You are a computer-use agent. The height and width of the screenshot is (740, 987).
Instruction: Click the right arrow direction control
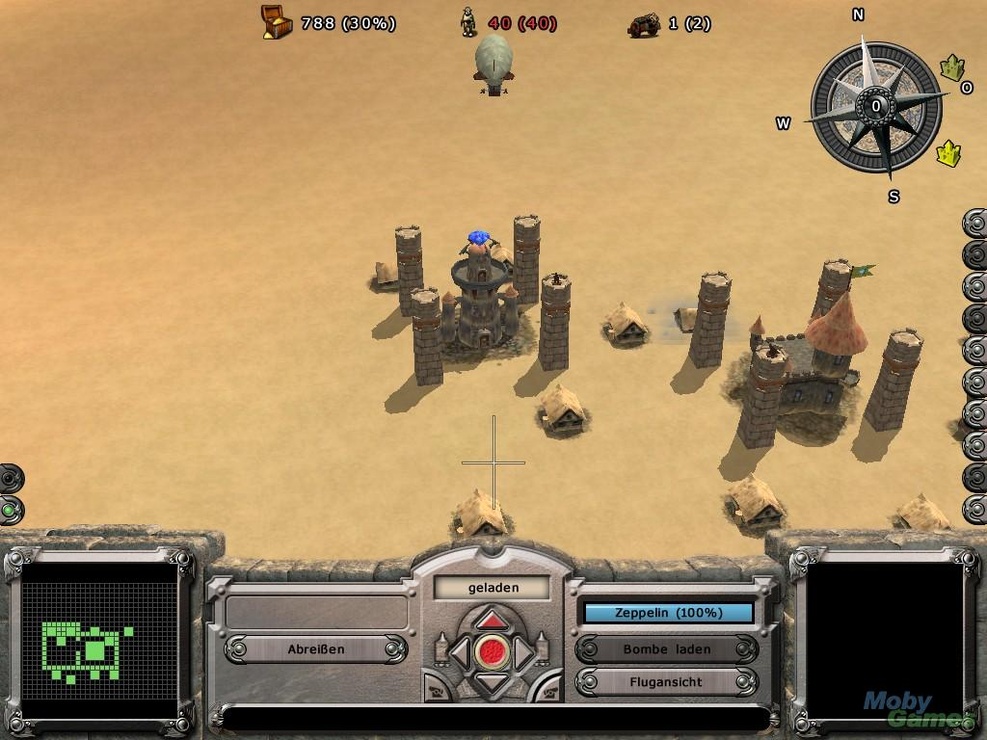[522, 652]
